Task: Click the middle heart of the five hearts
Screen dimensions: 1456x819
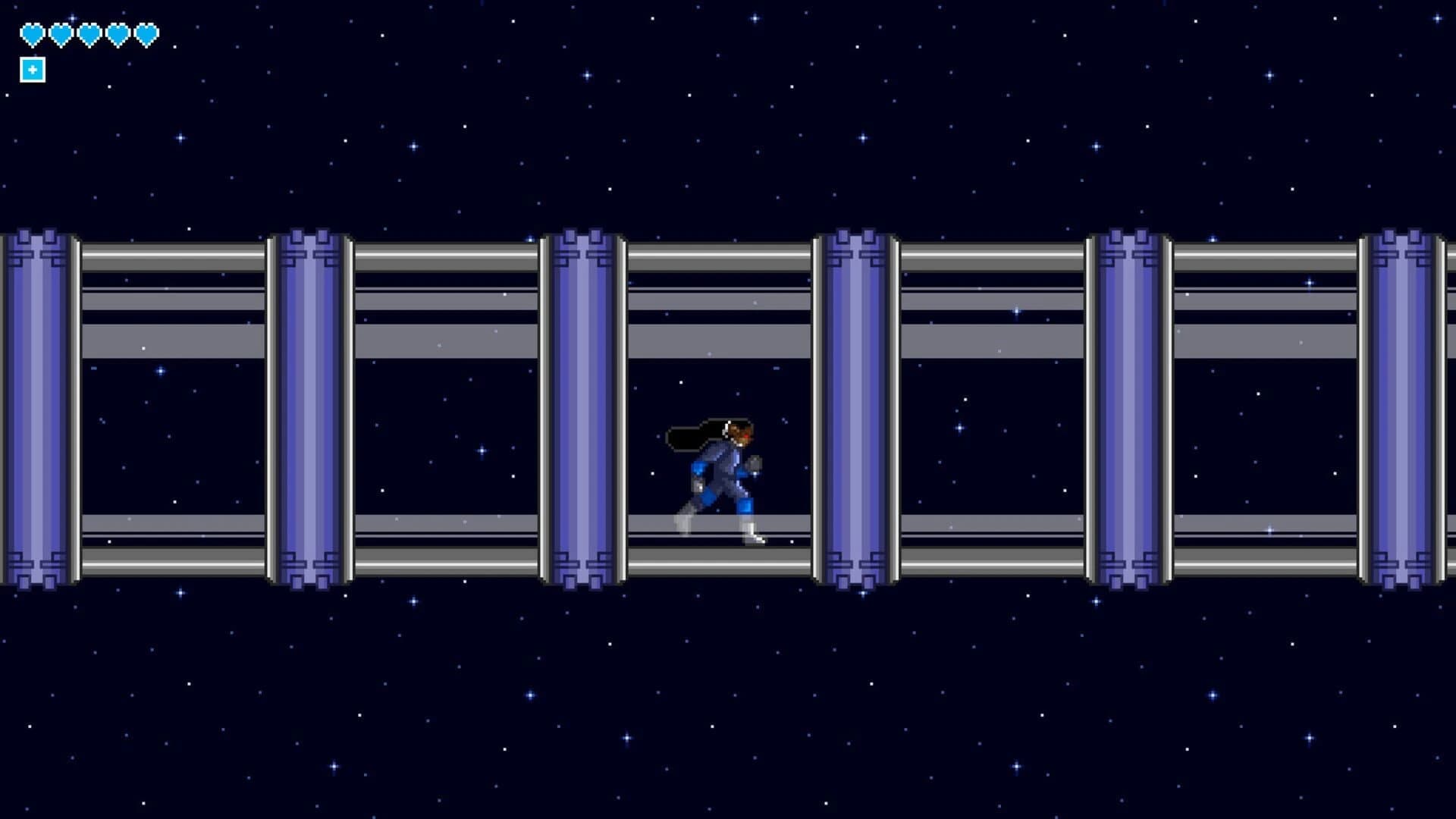Action: point(88,34)
